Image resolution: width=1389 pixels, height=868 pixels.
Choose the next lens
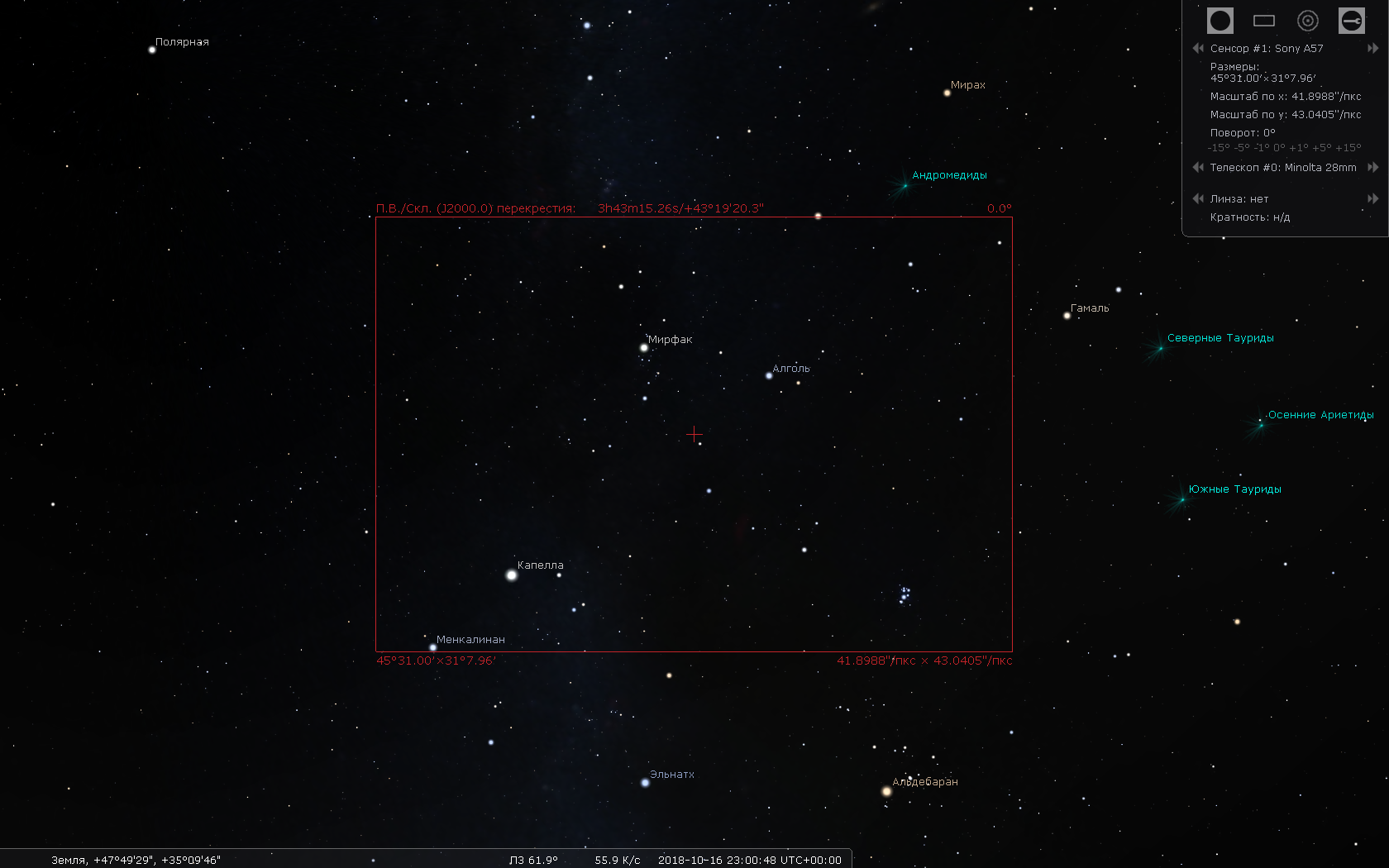click(1372, 199)
